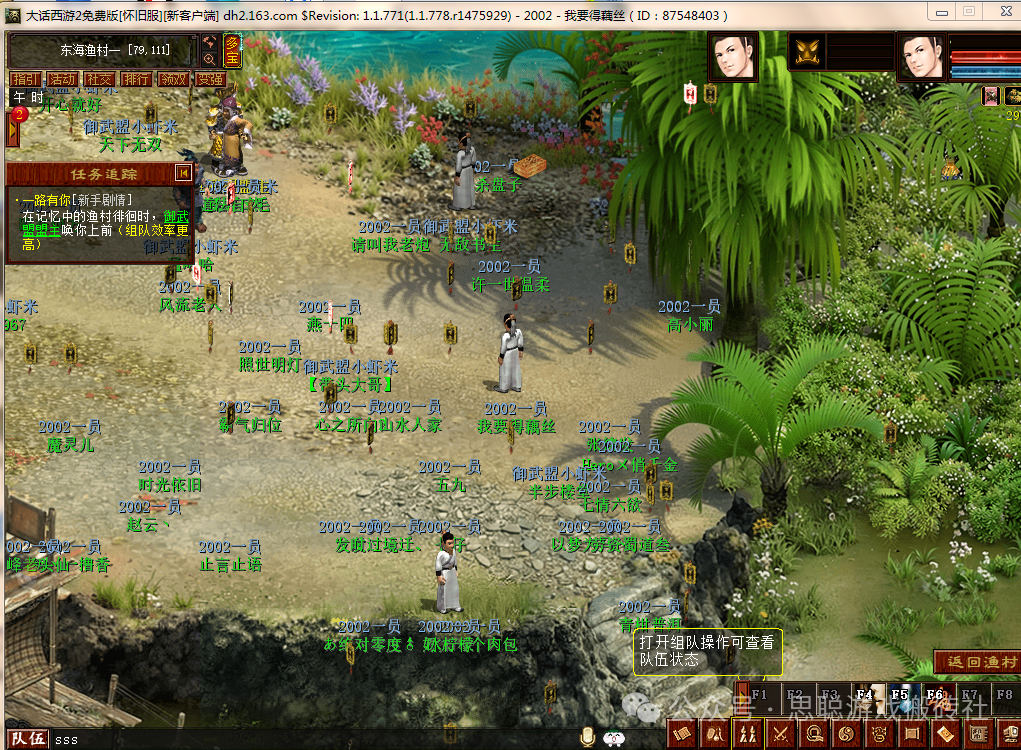Open the 活动 events panel
Image resolution: width=1021 pixels, height=750 pixels.
coord(62,79)
